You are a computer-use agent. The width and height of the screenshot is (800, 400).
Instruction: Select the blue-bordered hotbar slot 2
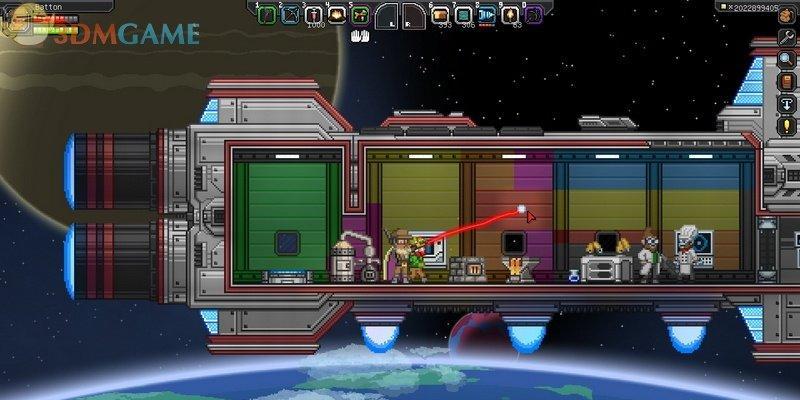[x=290, y=14]
